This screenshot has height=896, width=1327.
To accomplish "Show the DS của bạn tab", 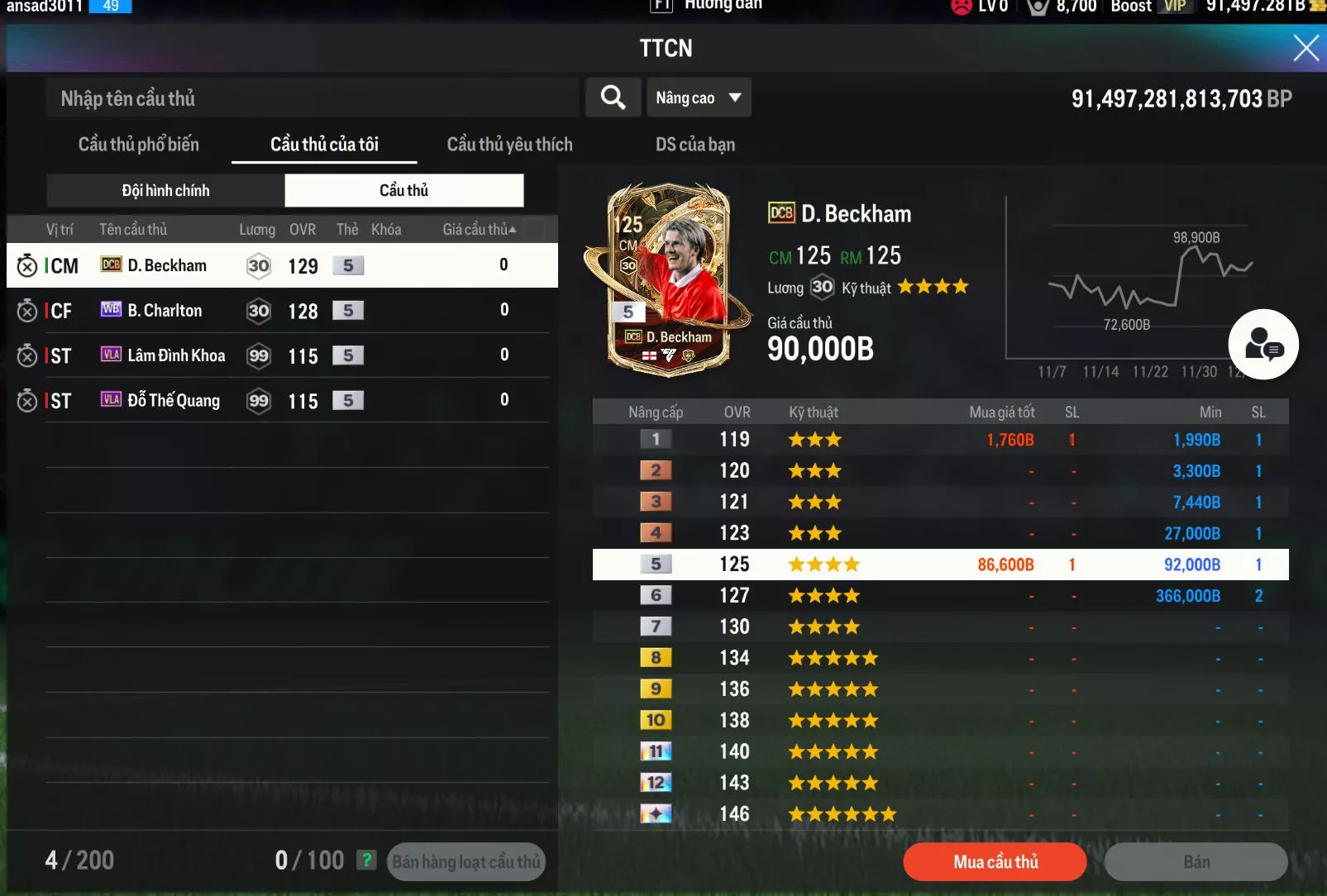I will [695, 145].
